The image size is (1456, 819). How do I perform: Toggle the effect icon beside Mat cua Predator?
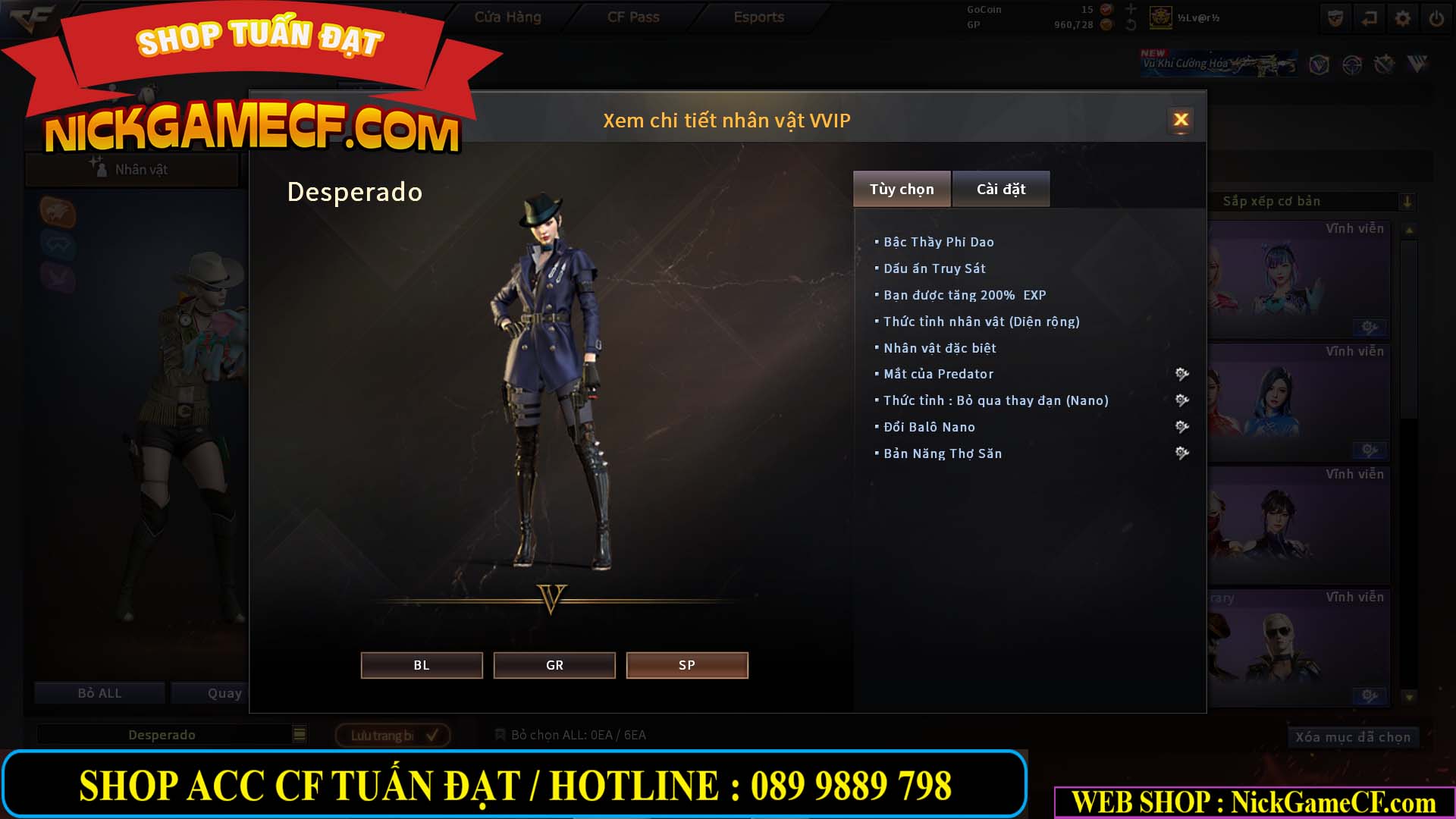pos(1181,374)
